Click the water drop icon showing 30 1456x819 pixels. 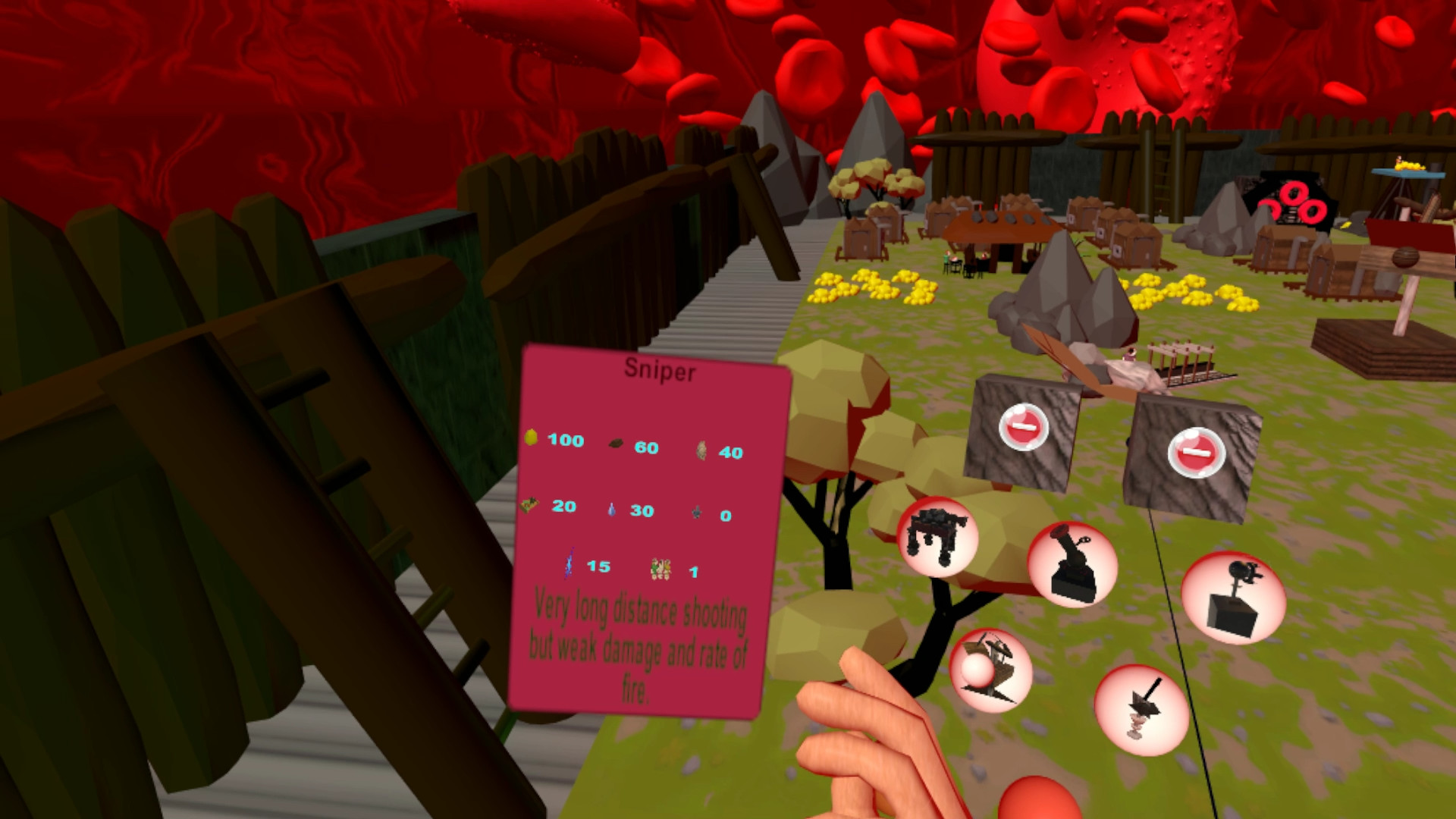click(611, 510)
